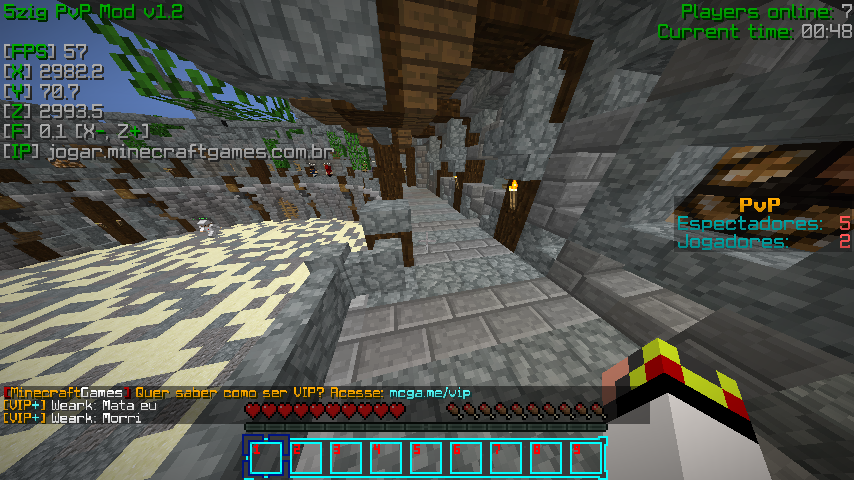Select hotbar slot 7
The width and height of the screenshot is (854, 480).
click(x=506, y=457)
